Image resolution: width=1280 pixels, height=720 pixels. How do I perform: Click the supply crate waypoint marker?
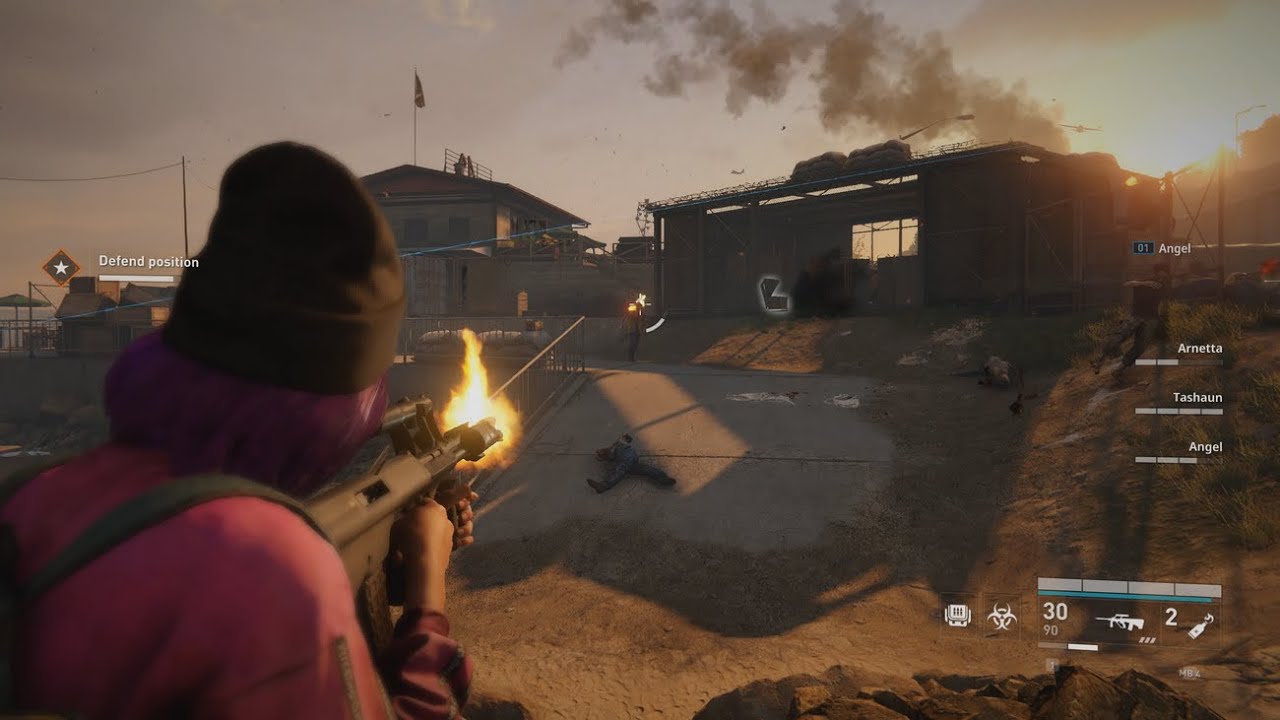774,295
